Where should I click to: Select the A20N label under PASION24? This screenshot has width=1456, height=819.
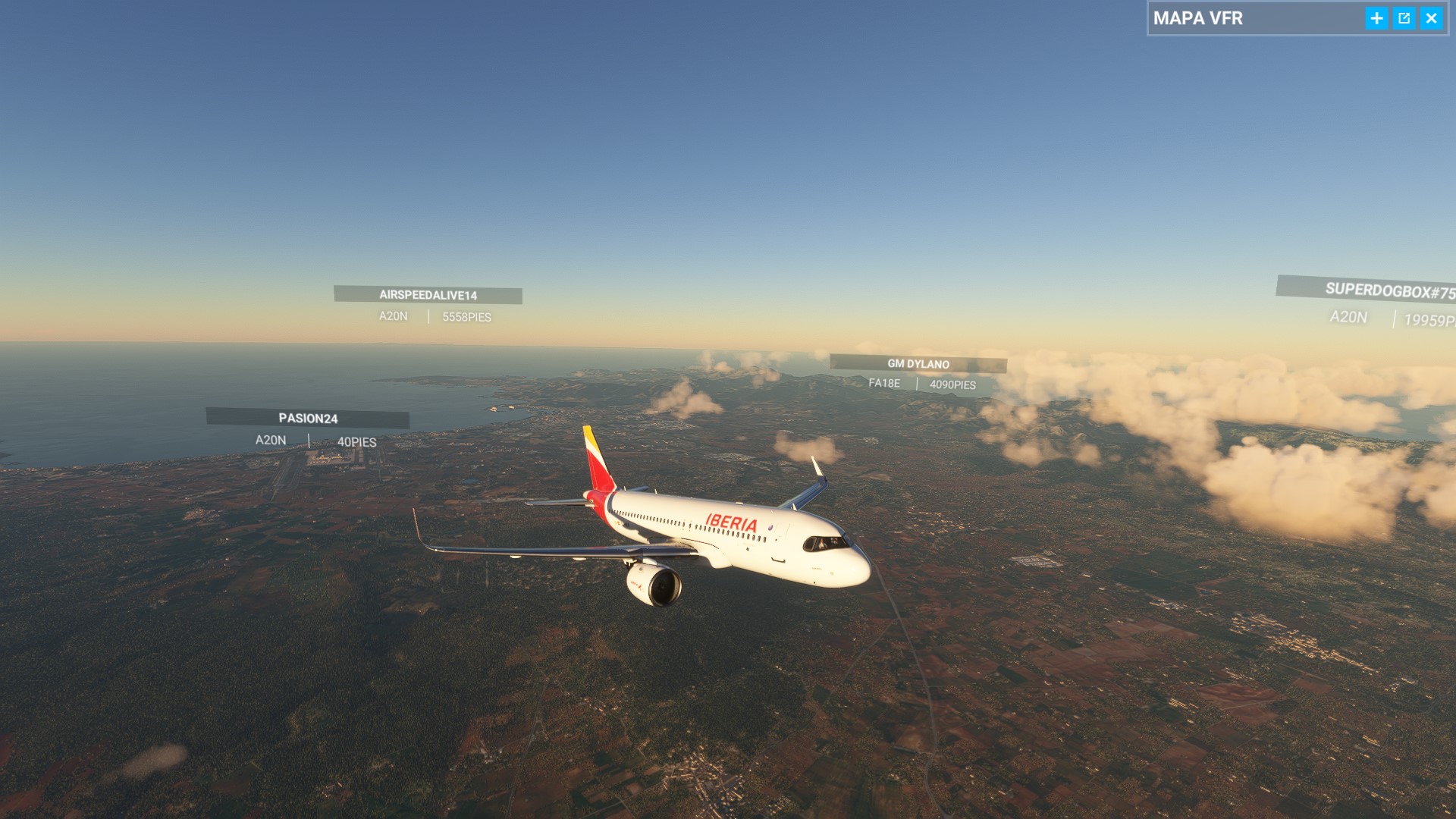(x=268, y=439)
